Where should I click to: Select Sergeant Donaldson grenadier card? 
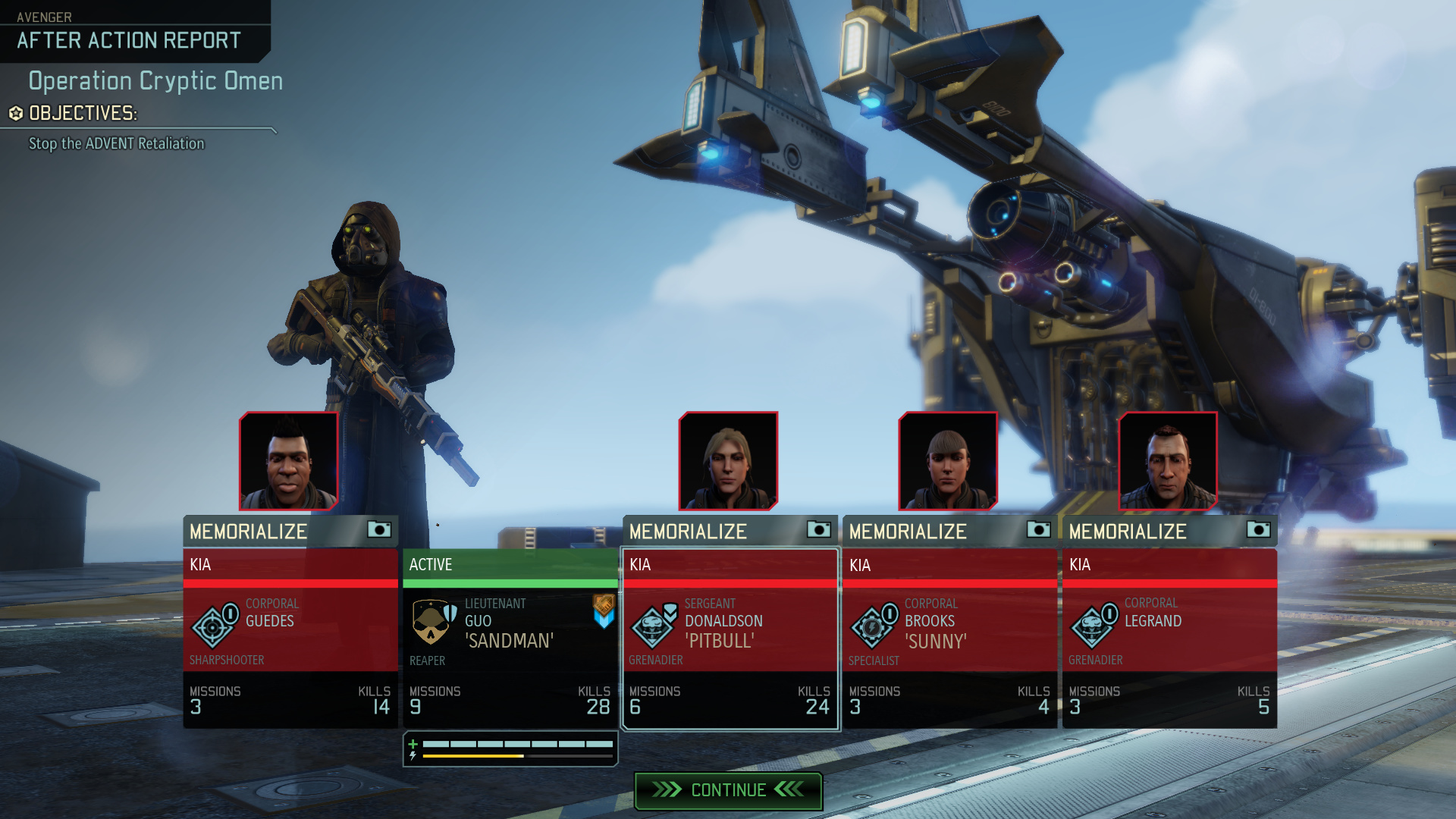coord(730,639)
